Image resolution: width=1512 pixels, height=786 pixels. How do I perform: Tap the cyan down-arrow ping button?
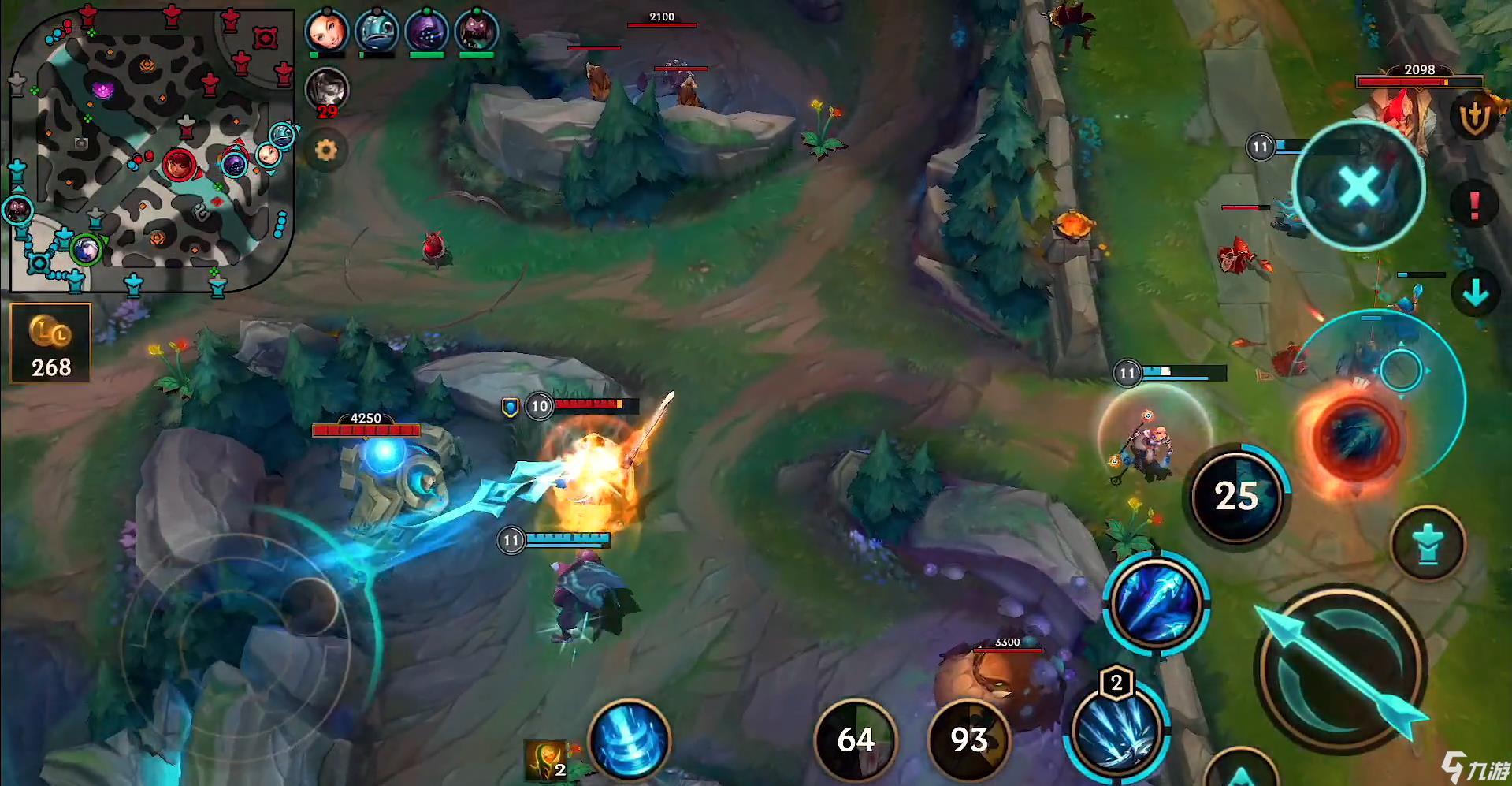pos(1475,293)
